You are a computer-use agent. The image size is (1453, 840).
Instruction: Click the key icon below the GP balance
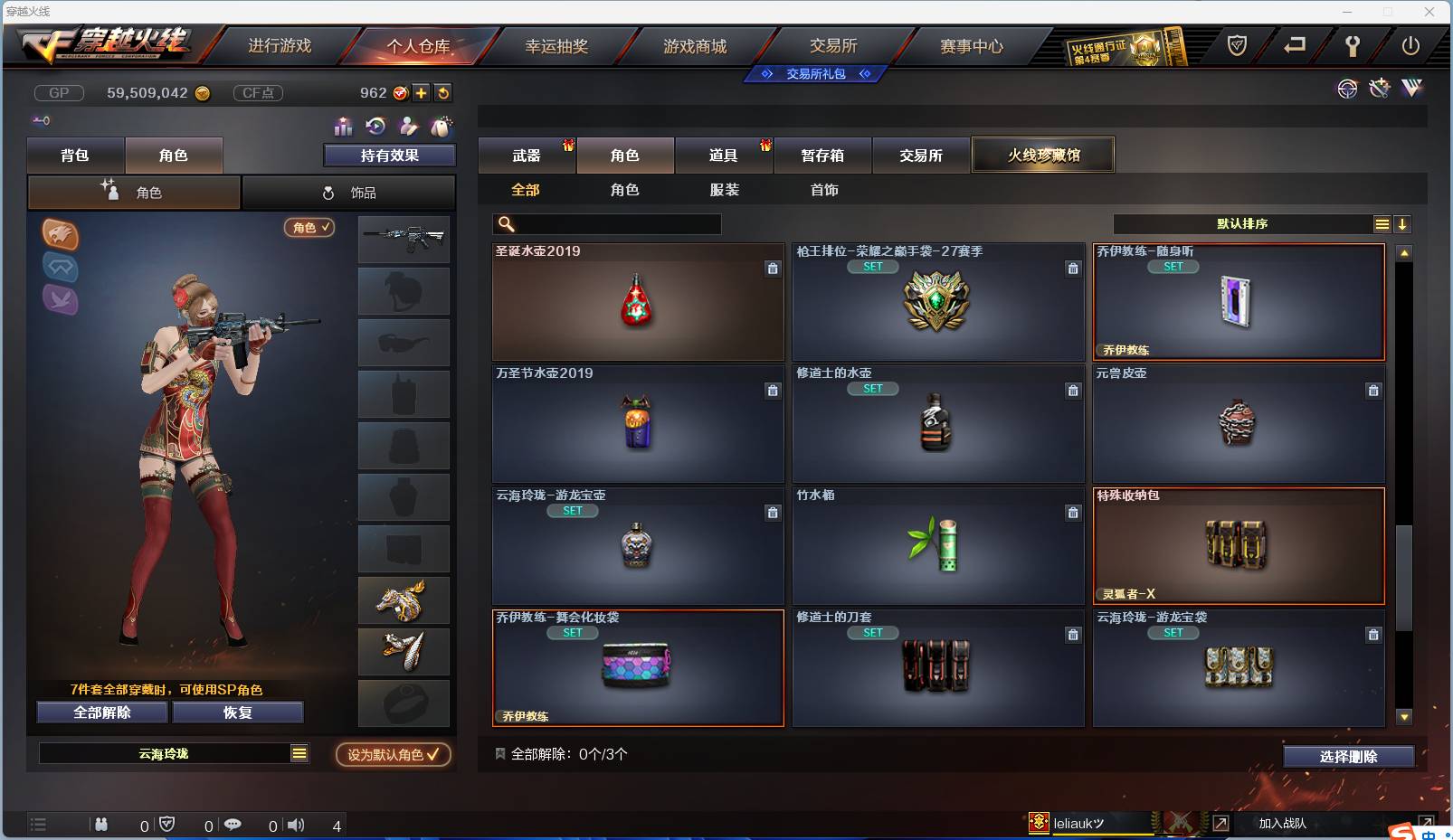point(42,120)
